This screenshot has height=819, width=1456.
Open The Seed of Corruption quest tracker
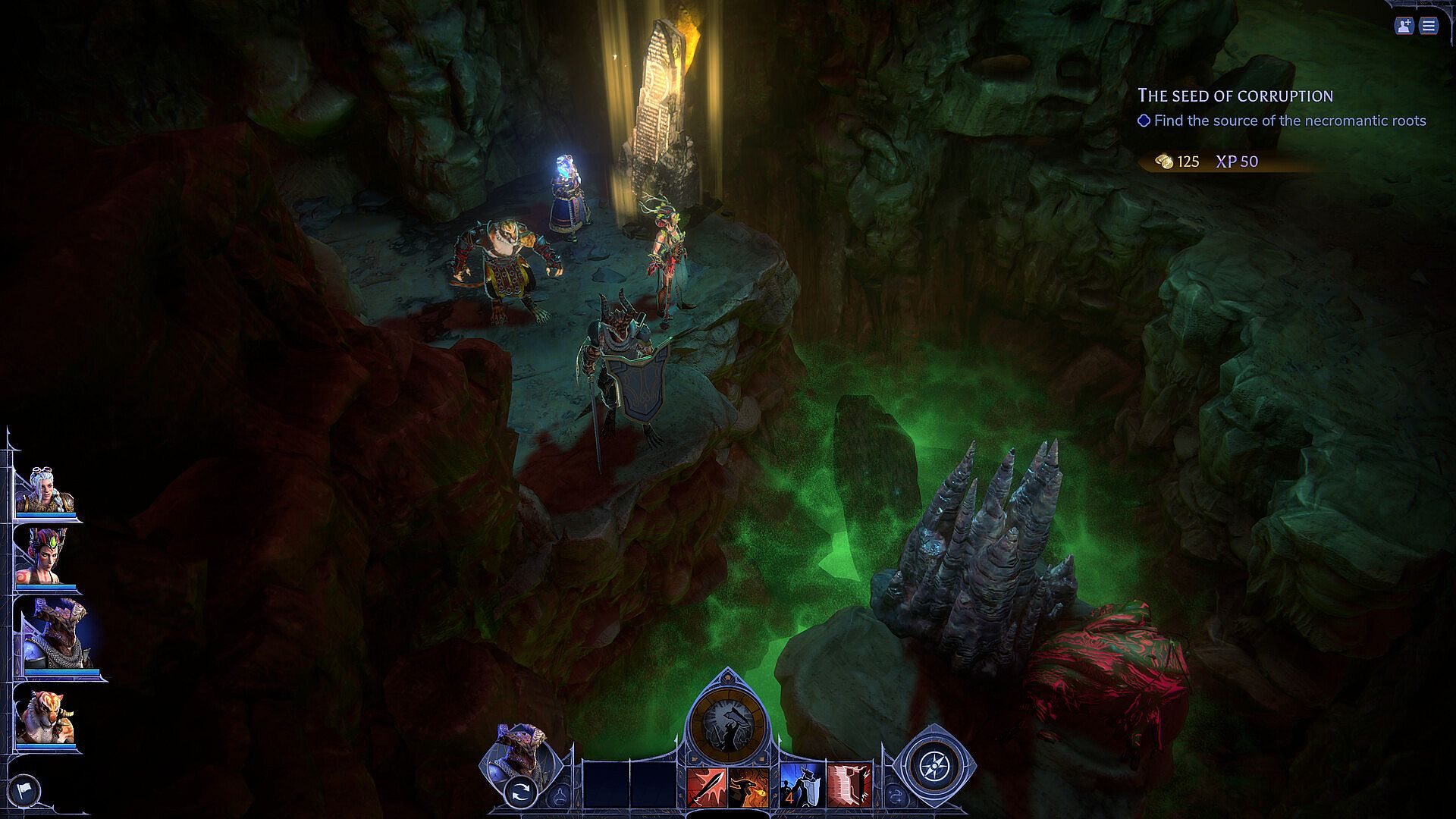pyautogui.click(x=1235, y=96)
